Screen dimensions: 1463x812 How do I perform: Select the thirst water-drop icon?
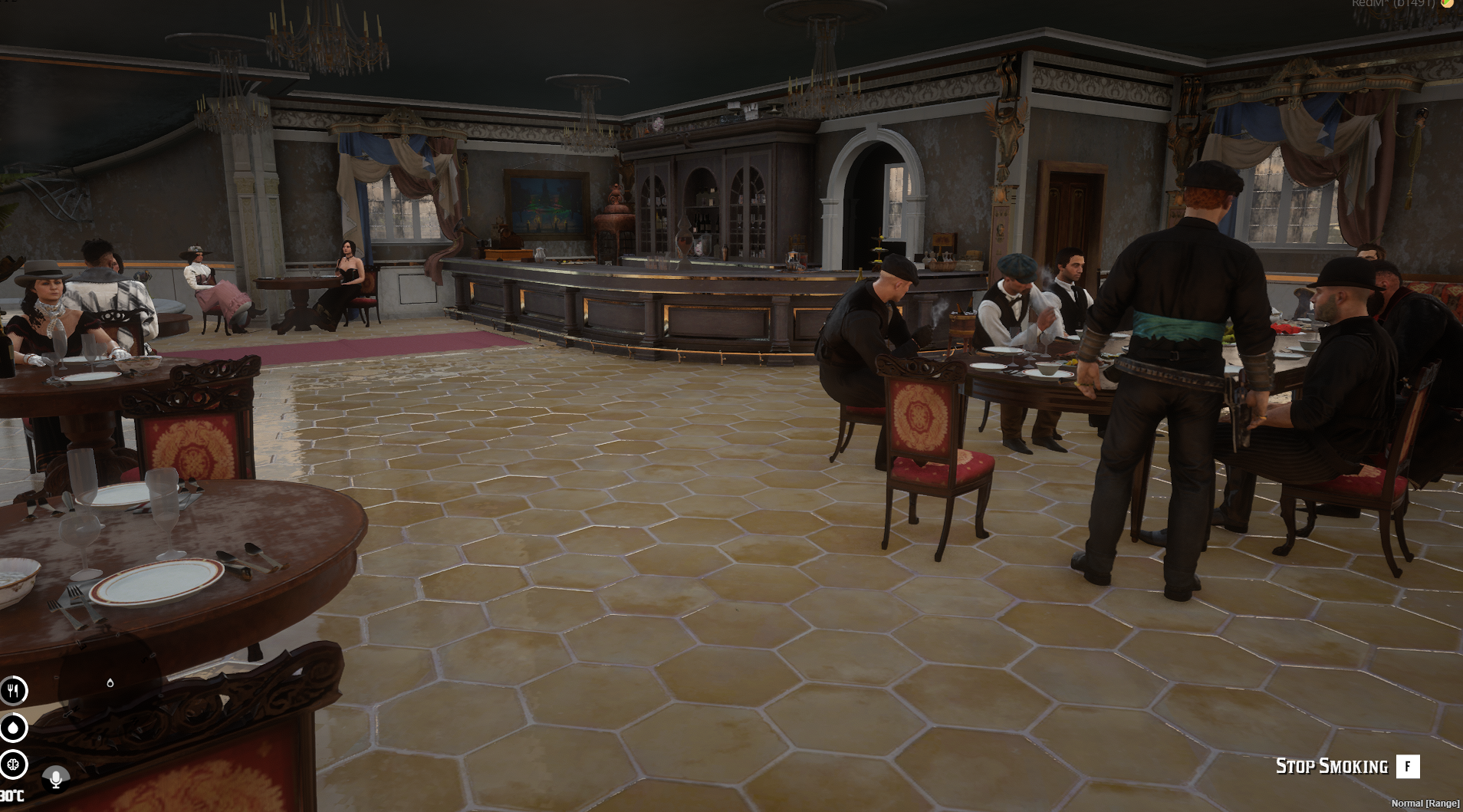pos(13,728)
